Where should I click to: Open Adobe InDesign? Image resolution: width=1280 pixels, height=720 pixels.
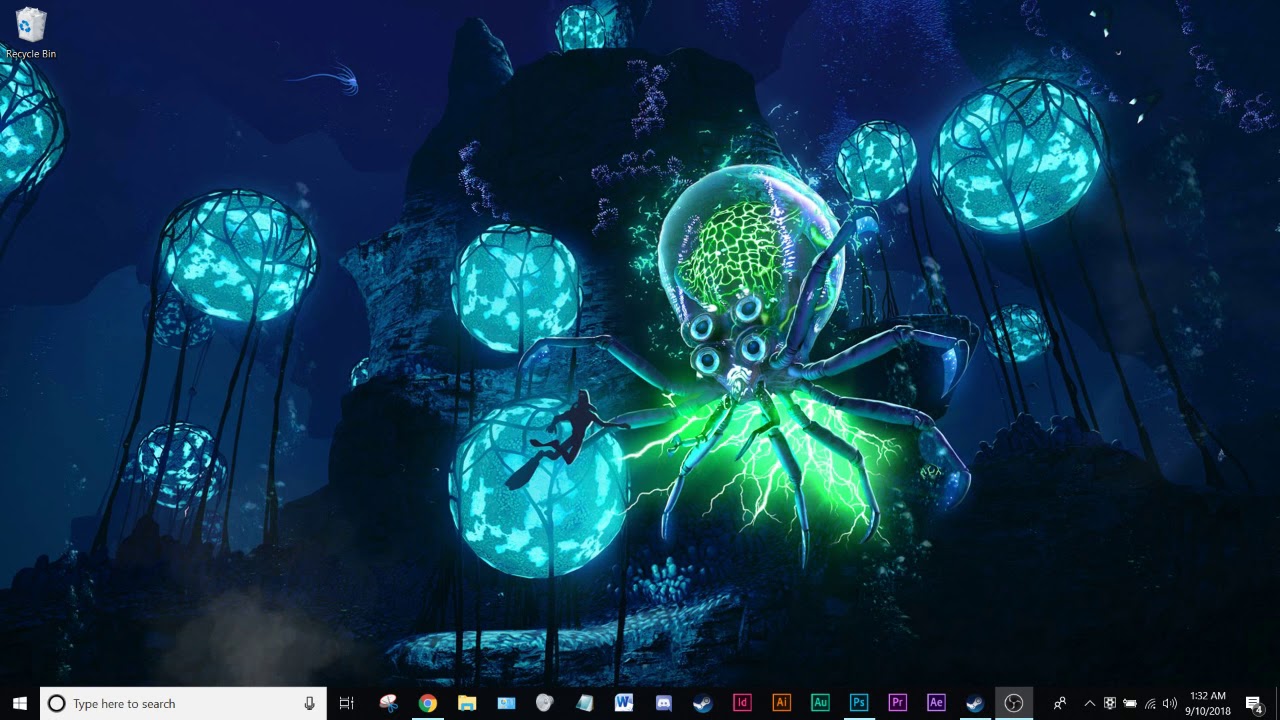pos(742,703)
